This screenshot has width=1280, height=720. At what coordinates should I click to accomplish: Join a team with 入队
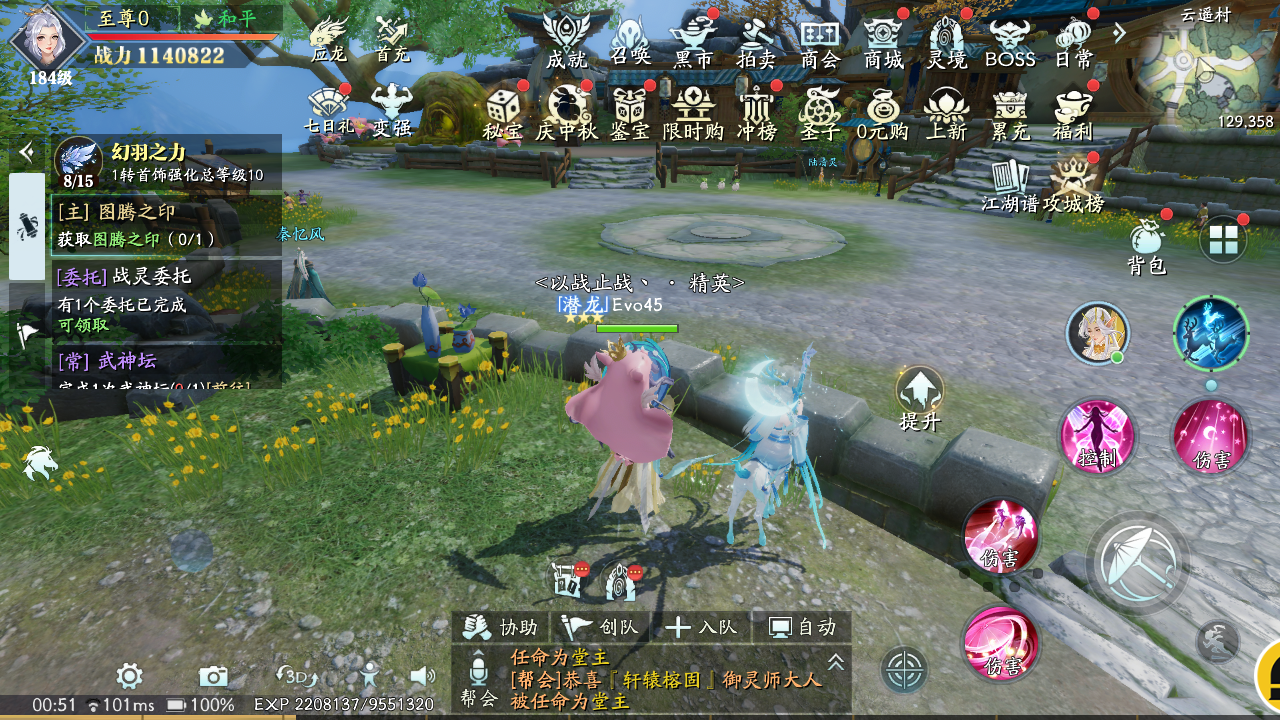point(701,627)
